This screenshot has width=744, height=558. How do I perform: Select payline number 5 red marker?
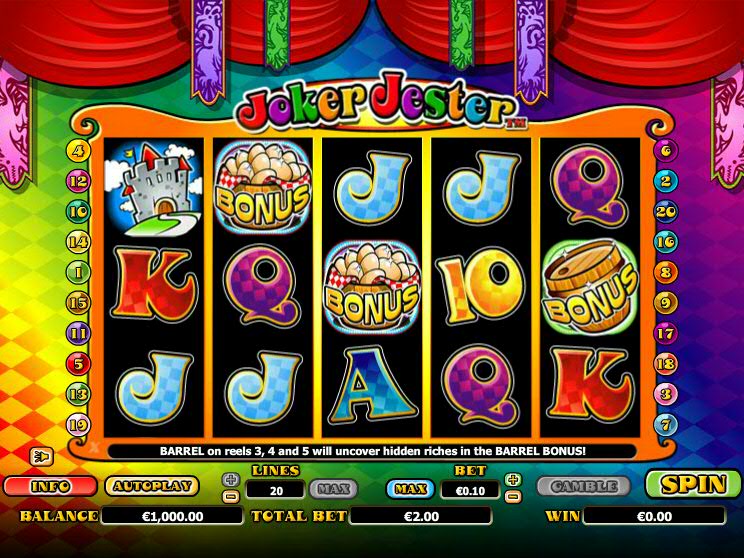click(78, 363)
